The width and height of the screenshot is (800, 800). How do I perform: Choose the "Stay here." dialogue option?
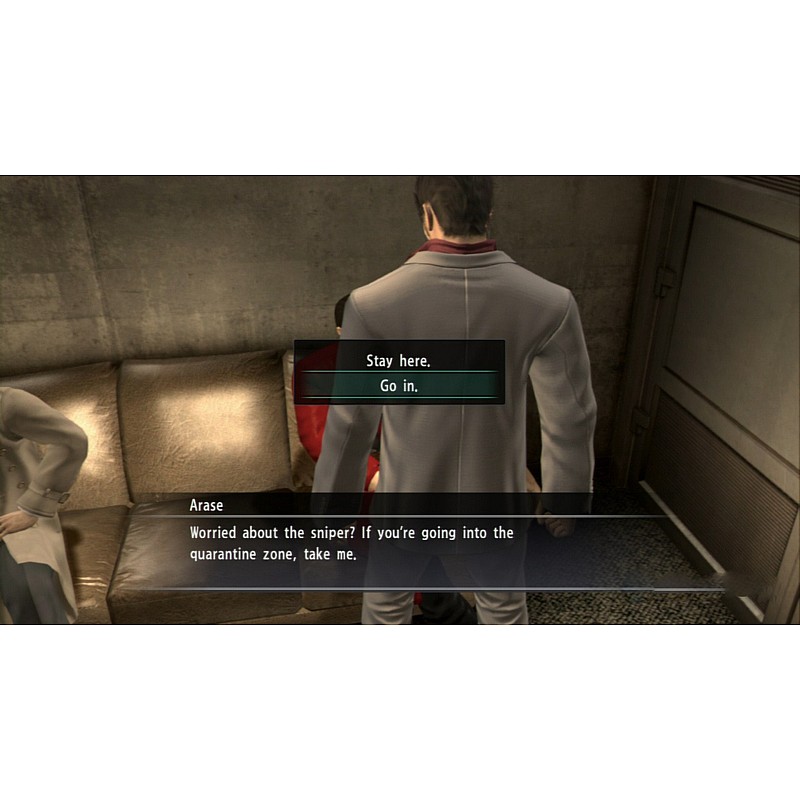coord(399,361)
